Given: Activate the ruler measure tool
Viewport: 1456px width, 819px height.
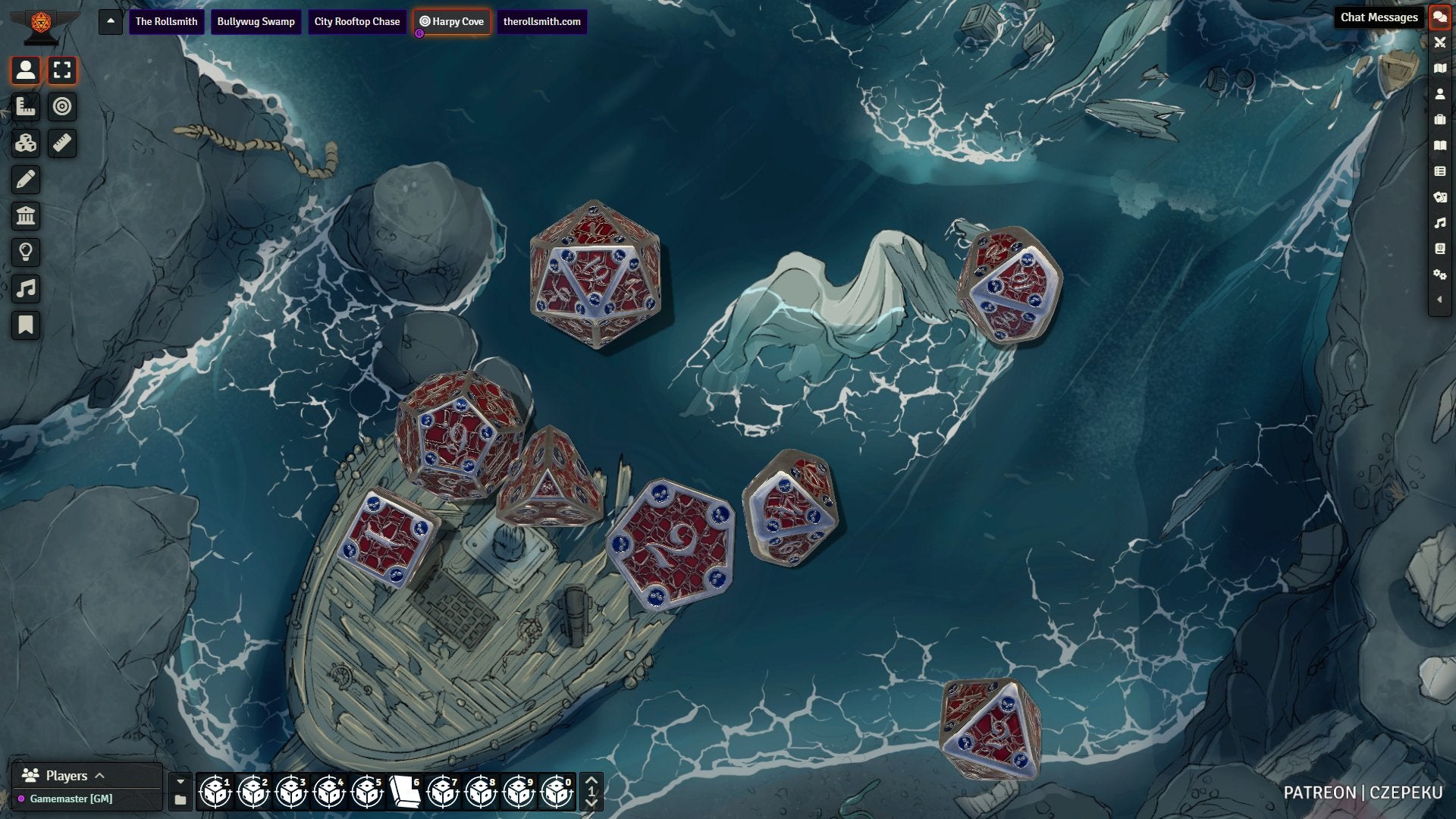Looking at the screenshot, I should (x=62, y=143).
